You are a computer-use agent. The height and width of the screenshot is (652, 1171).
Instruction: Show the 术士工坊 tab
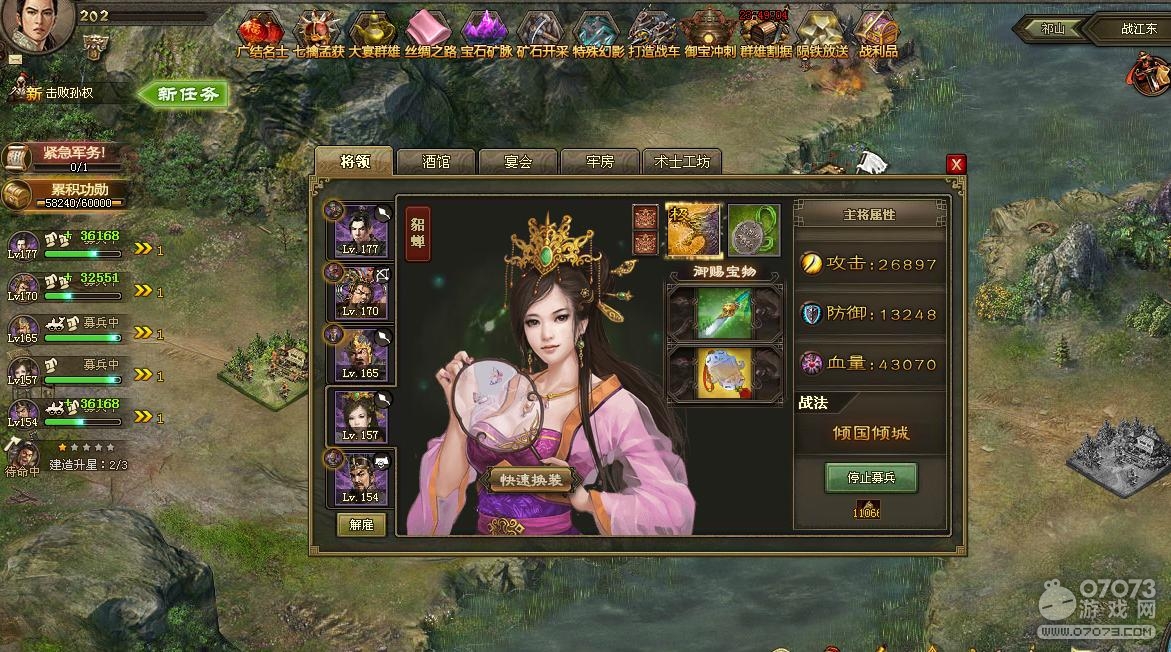(681, 161)
